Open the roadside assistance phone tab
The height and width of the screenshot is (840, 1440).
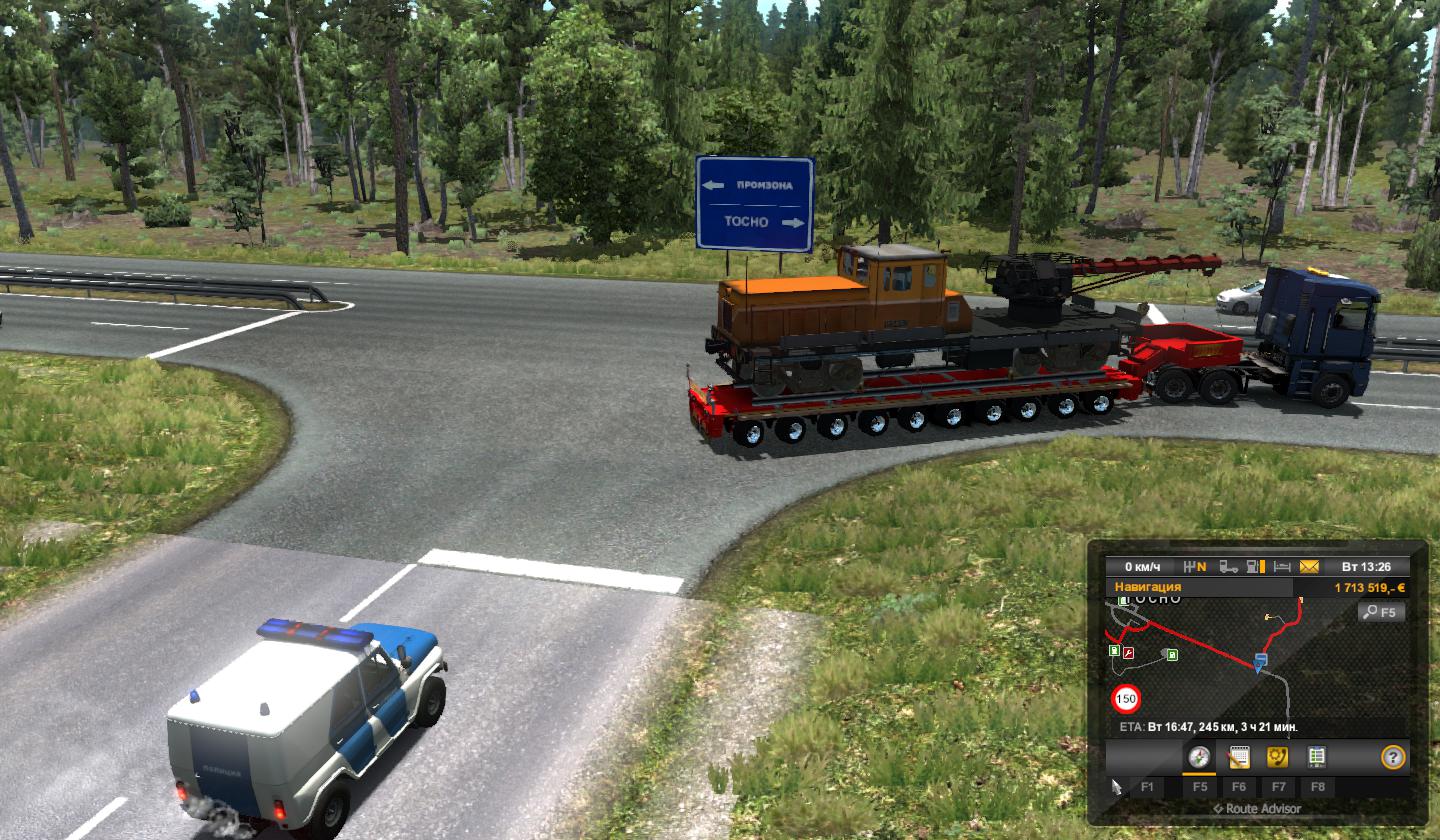click(1278, 757)
